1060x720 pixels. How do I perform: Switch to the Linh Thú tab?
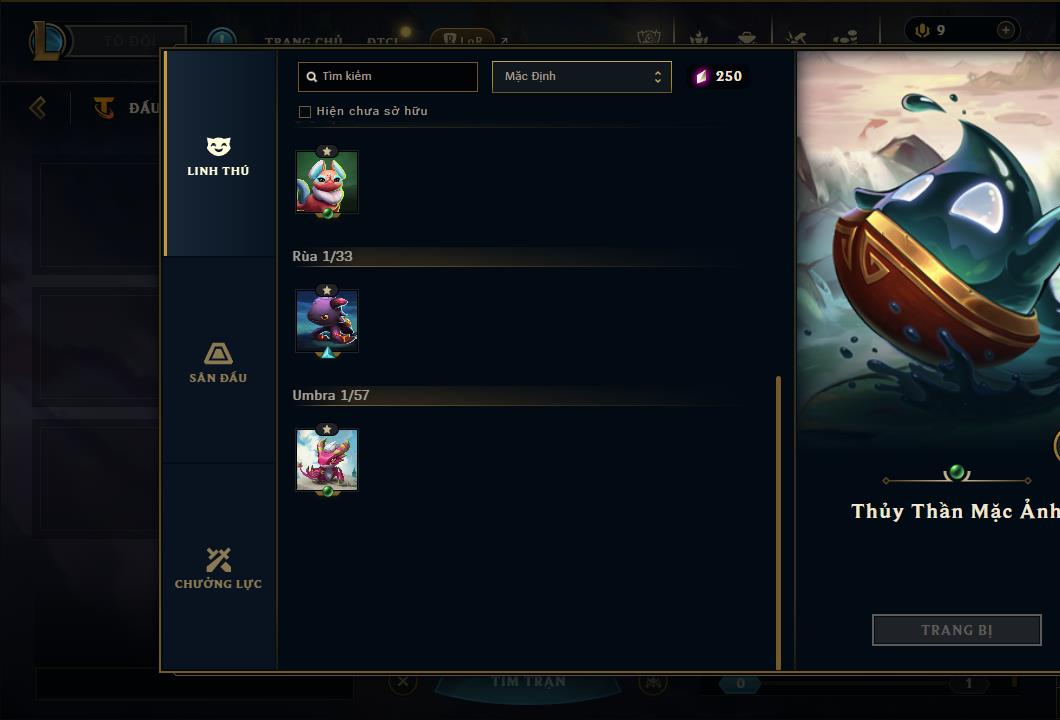[x=218, y=156]
